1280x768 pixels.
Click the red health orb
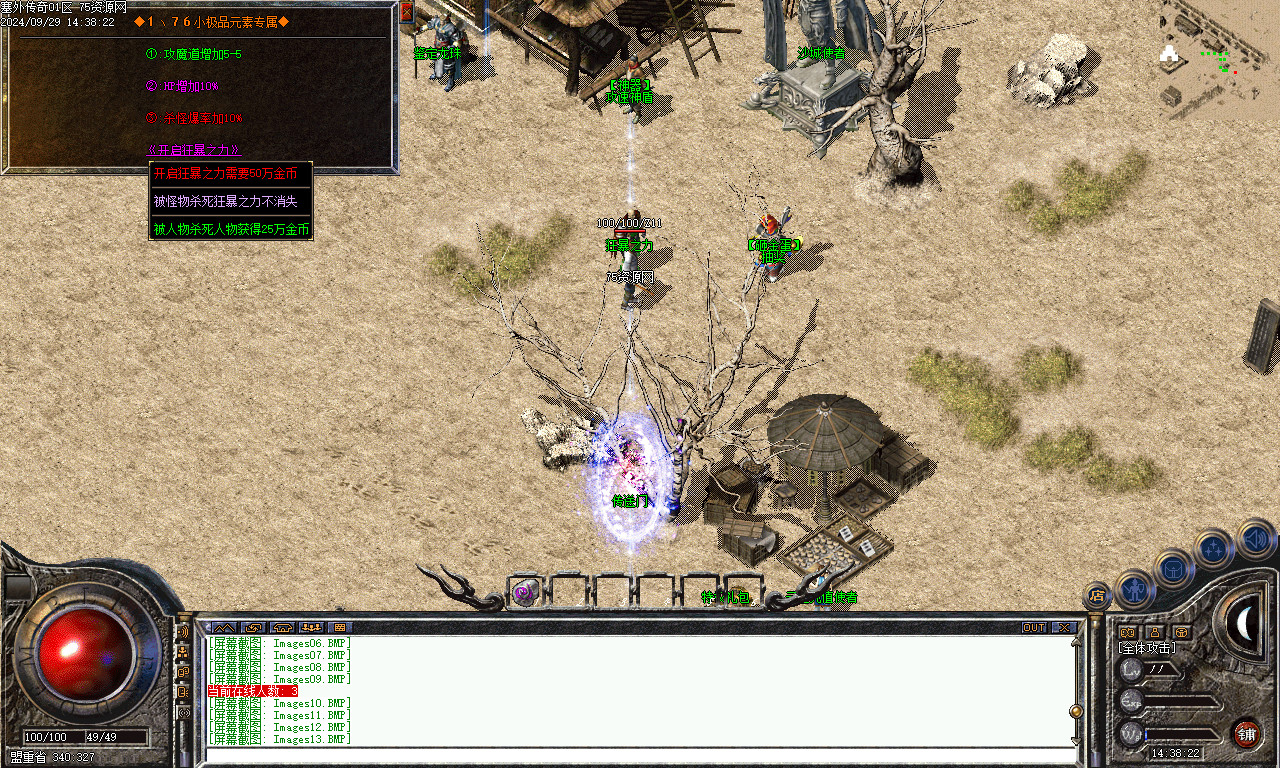click(x=87, y=651)
